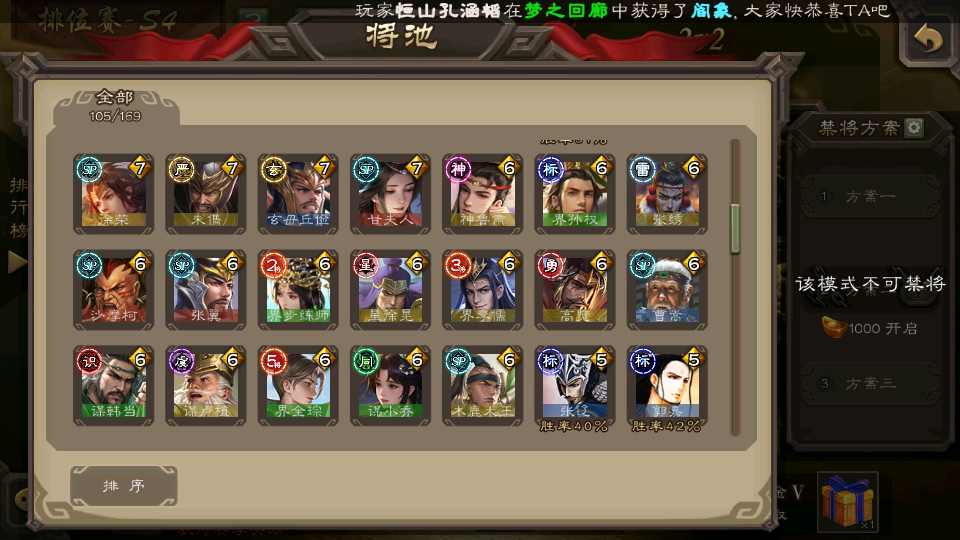Select the 沙摩柯 hero card
Viewport: 960px width, 540px height.
click(114, 290)
